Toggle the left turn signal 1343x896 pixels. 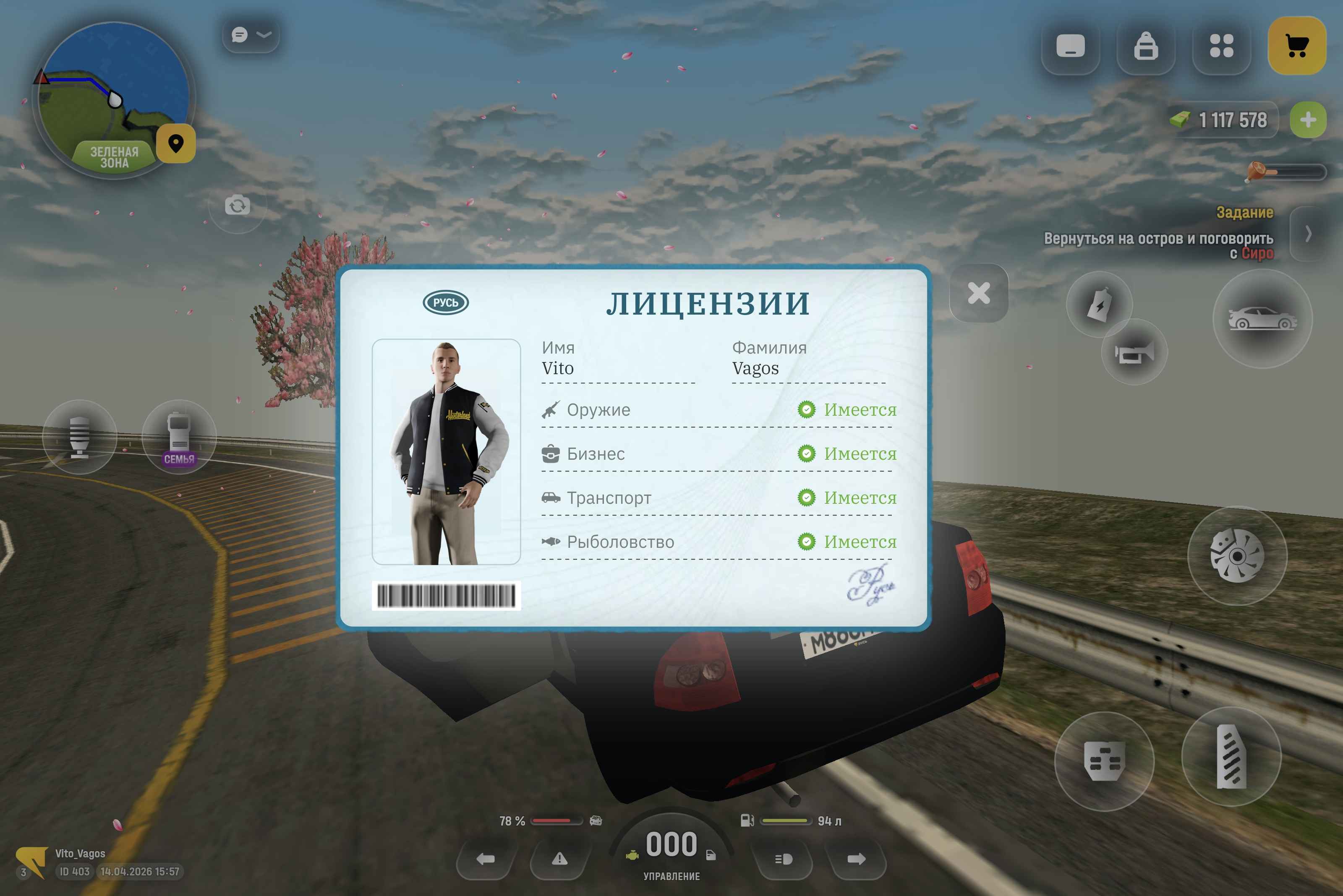(x=486, y=859)
